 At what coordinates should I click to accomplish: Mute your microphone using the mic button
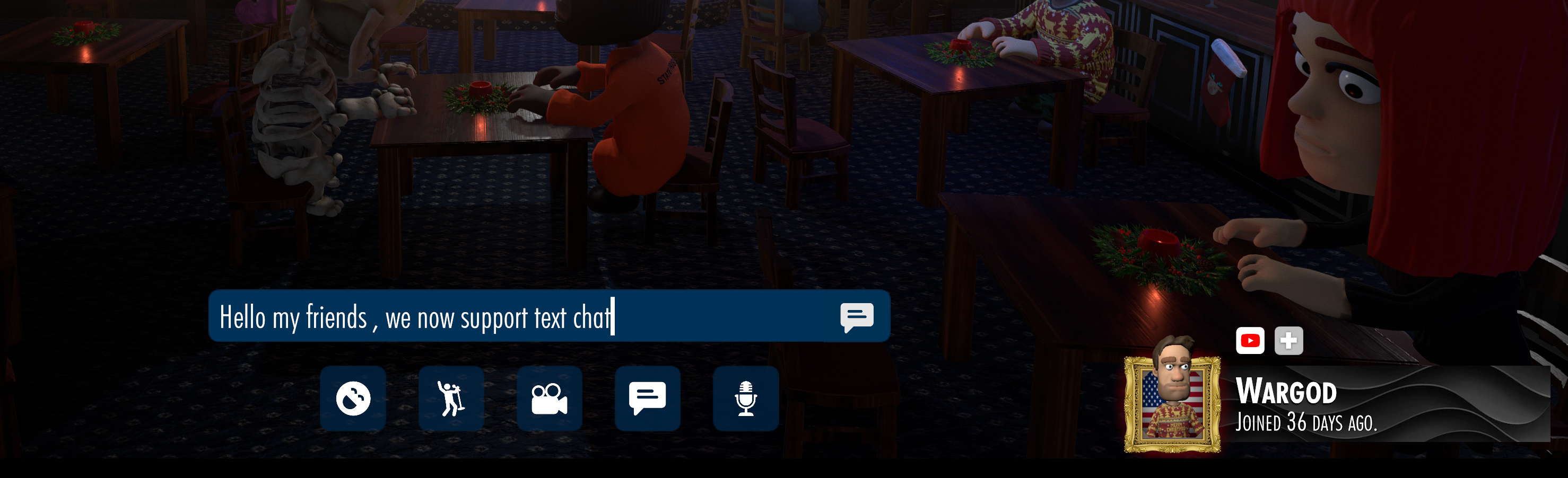pyautogui.click(x=746, y=400)
